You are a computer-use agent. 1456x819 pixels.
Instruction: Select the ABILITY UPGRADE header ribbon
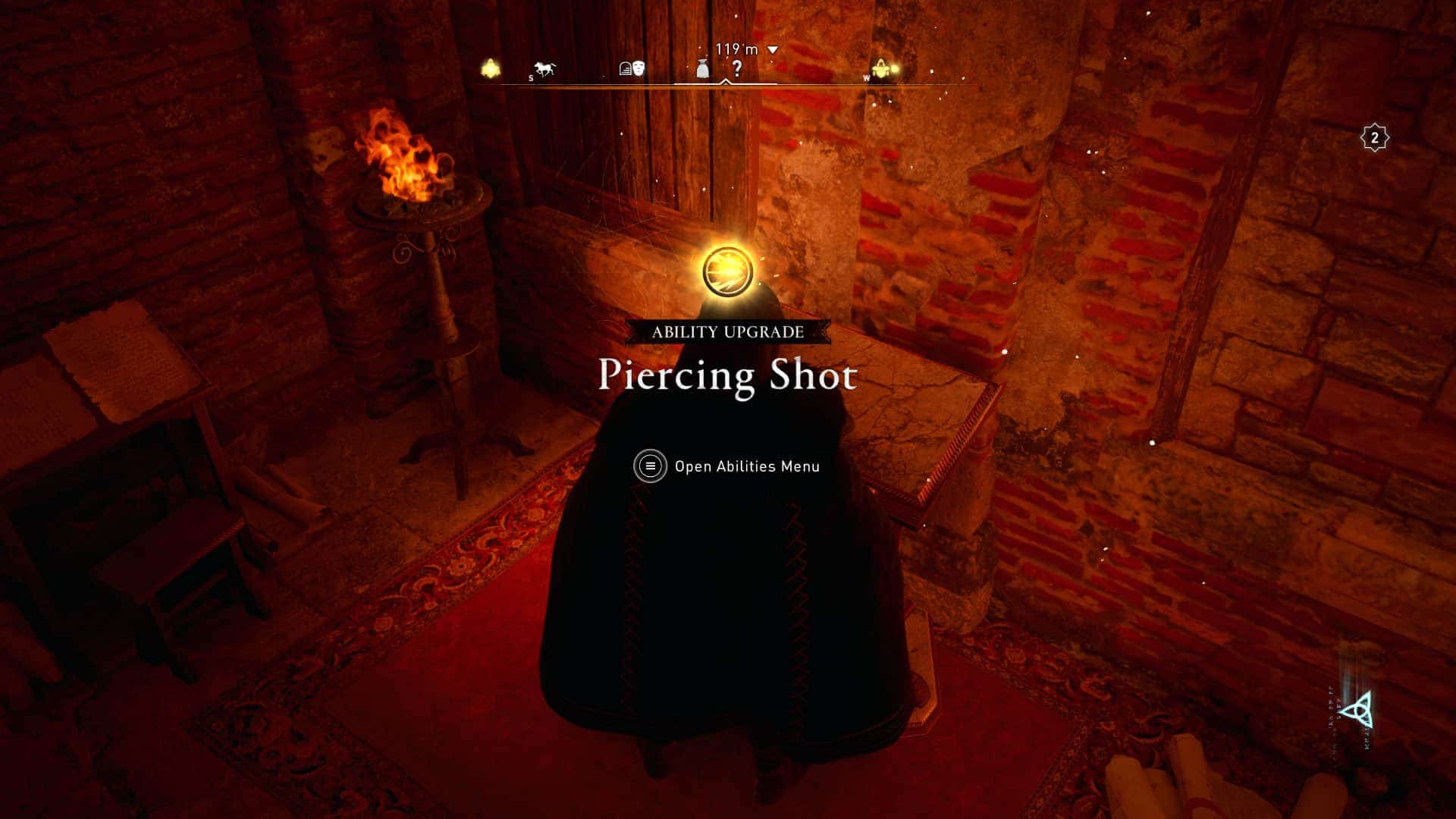(728, 330)
